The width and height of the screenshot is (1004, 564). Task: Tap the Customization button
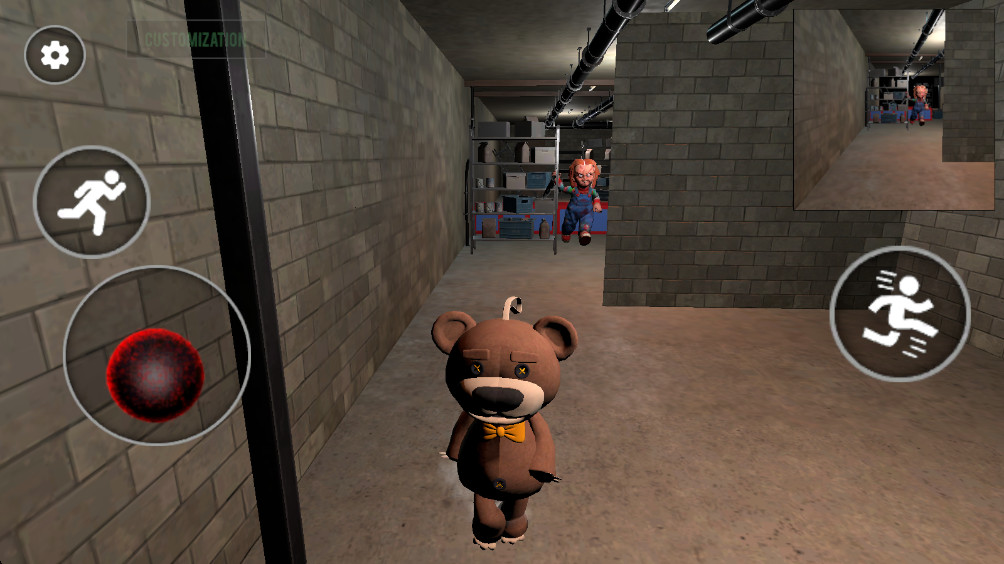[194, 40]
